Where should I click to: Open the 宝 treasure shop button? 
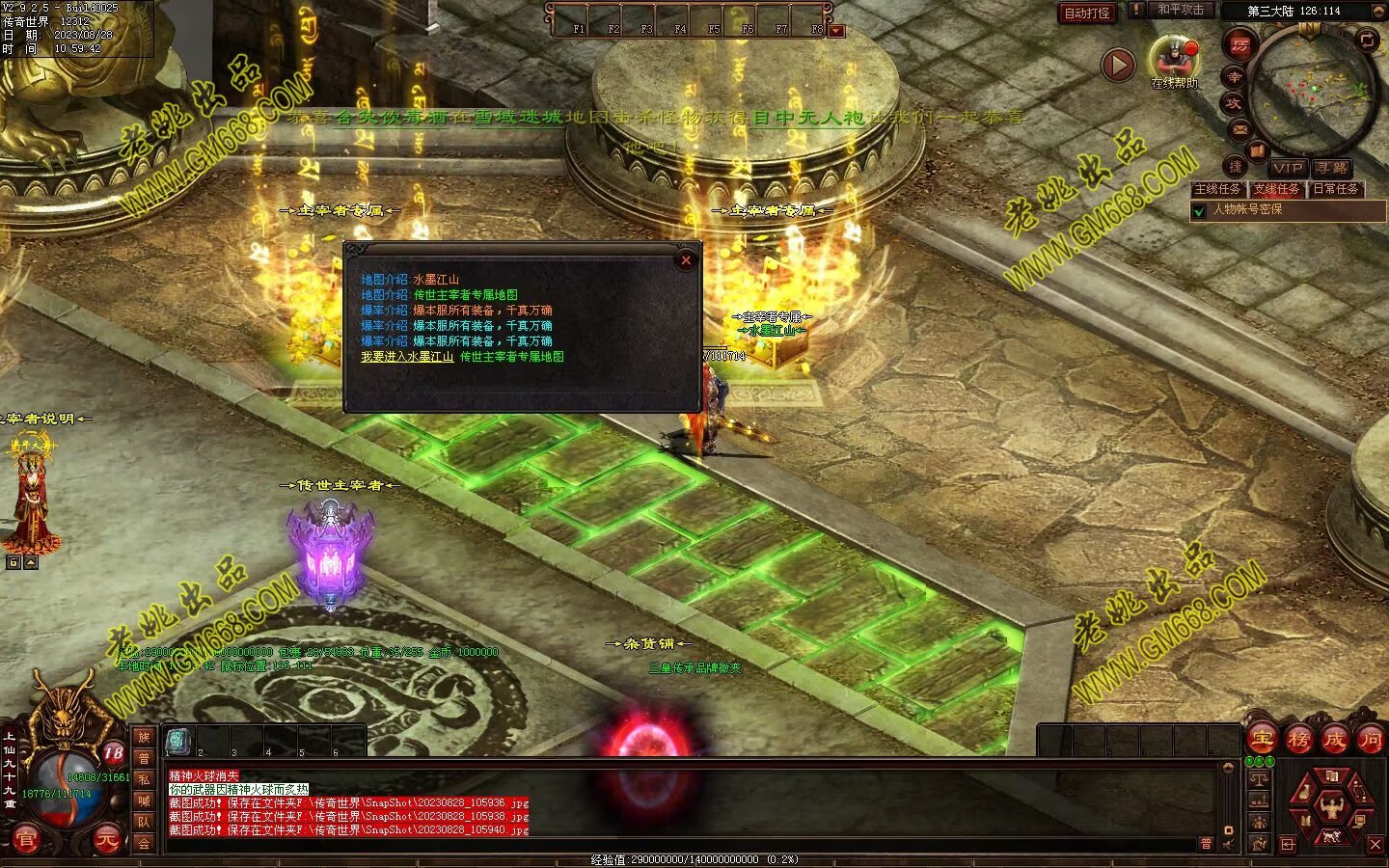pos(1262,740)
